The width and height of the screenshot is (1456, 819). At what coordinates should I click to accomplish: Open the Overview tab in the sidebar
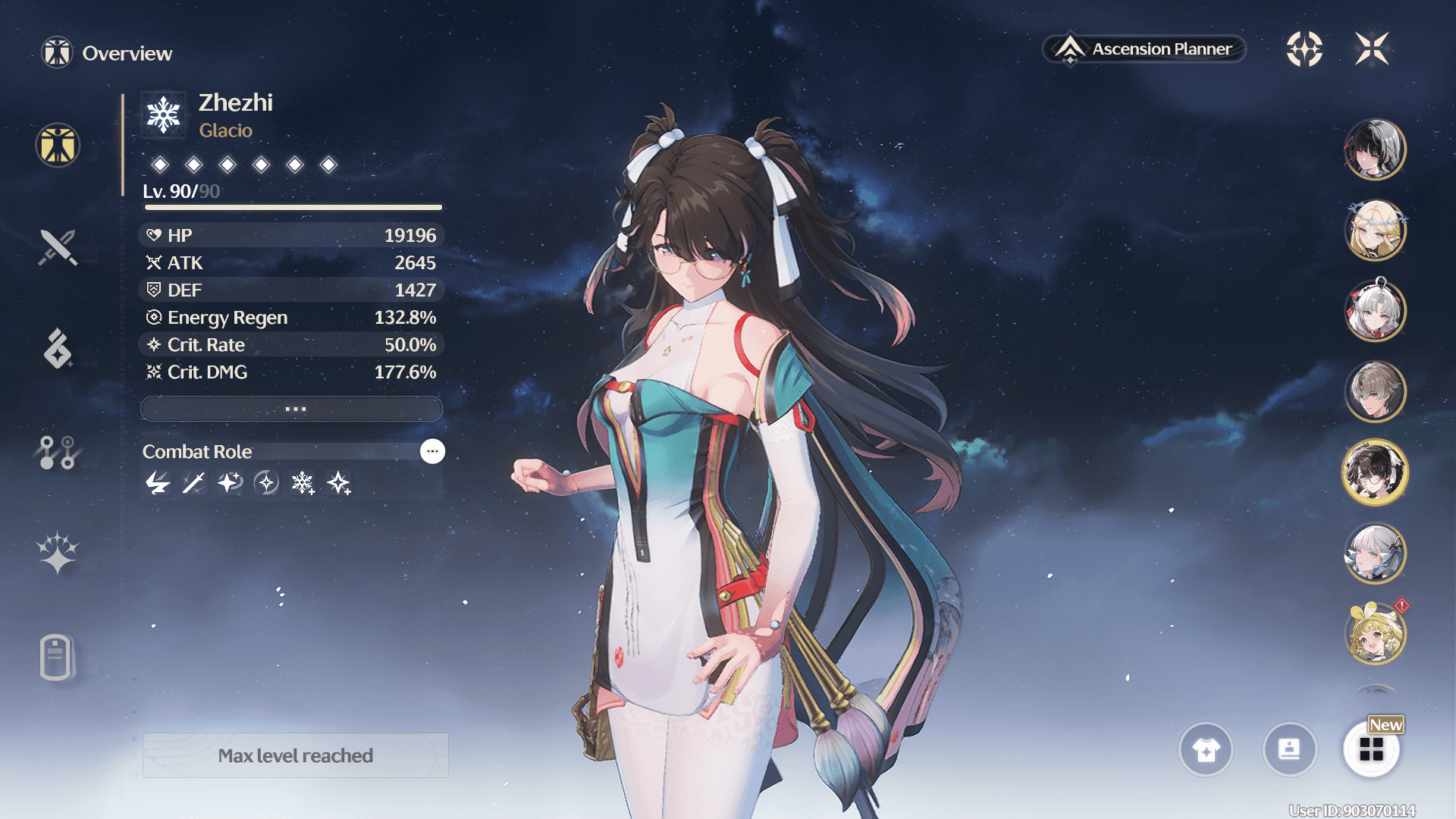58,145
